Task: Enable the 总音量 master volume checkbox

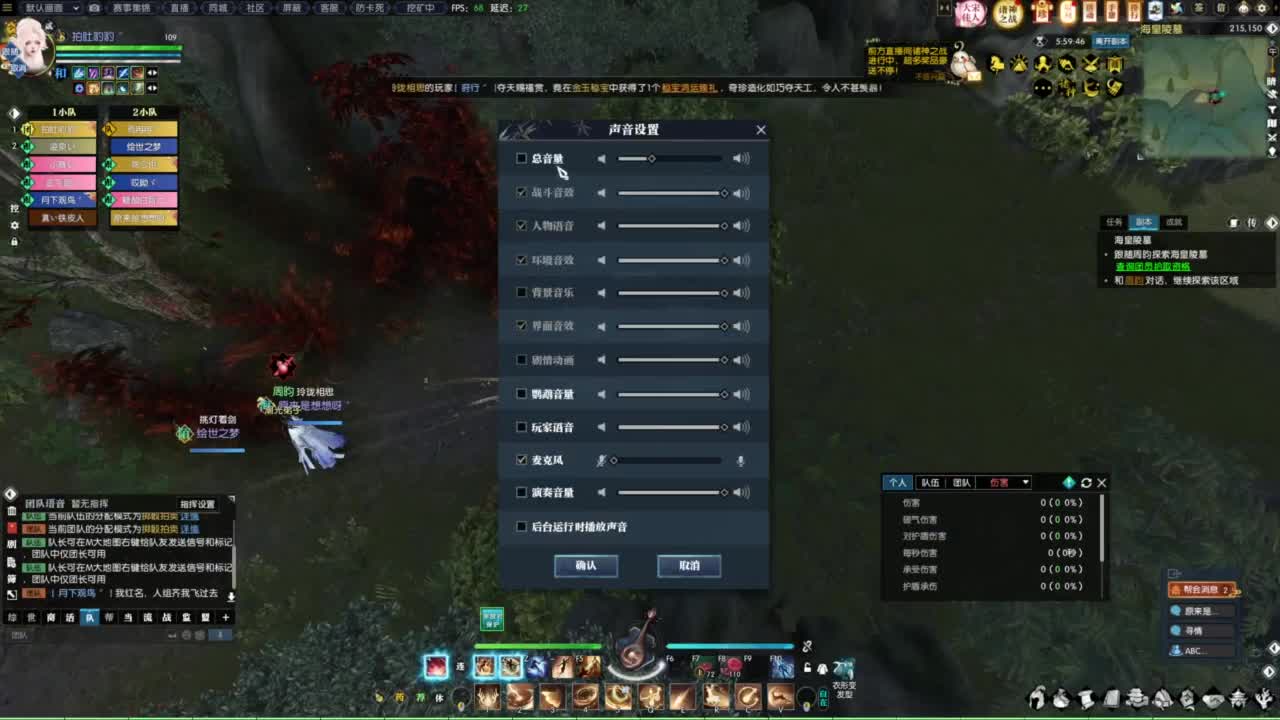Action: (521, 158)
